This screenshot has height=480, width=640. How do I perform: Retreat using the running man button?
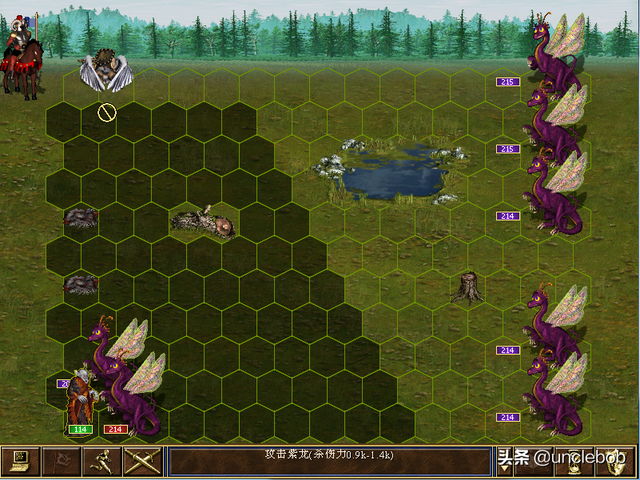pos(101,461)
